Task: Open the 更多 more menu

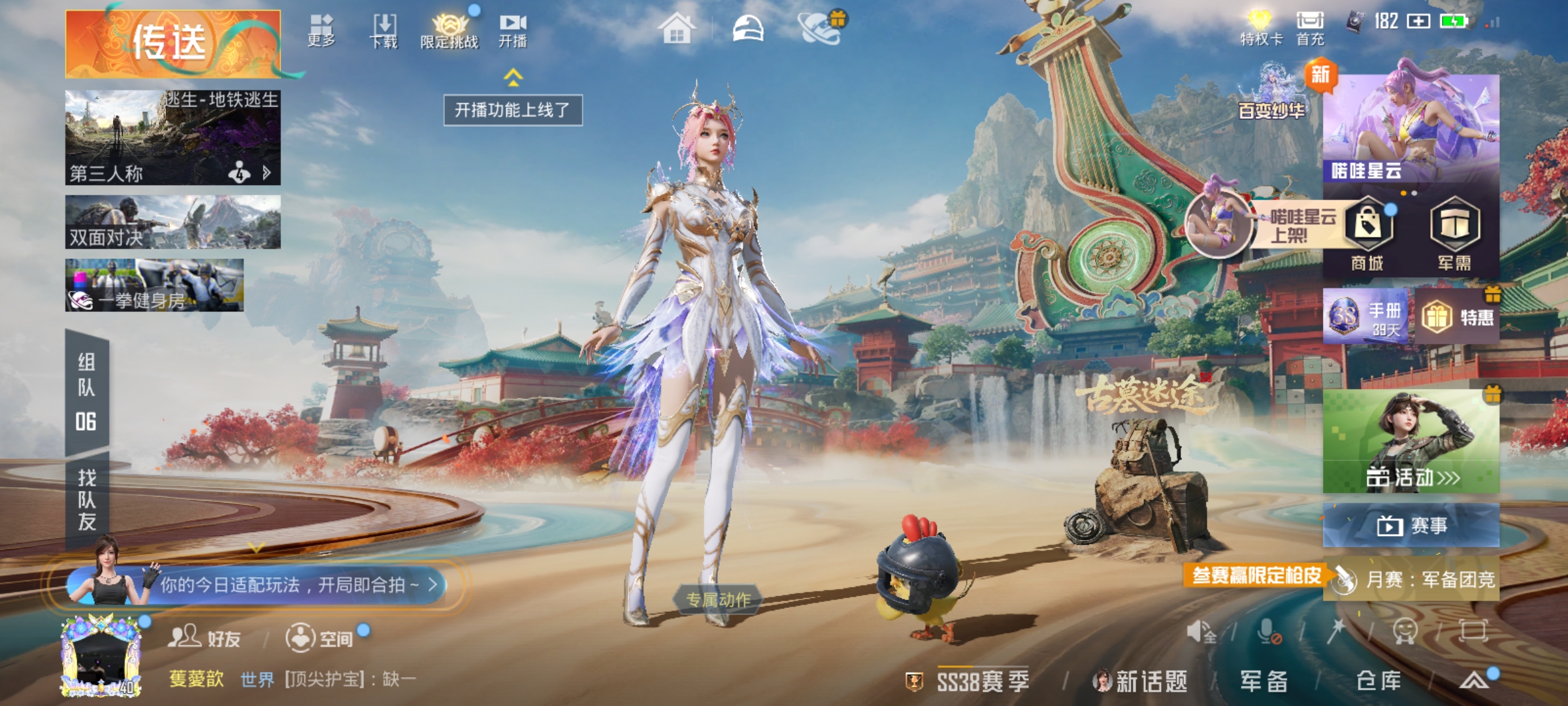Action: 321,31
